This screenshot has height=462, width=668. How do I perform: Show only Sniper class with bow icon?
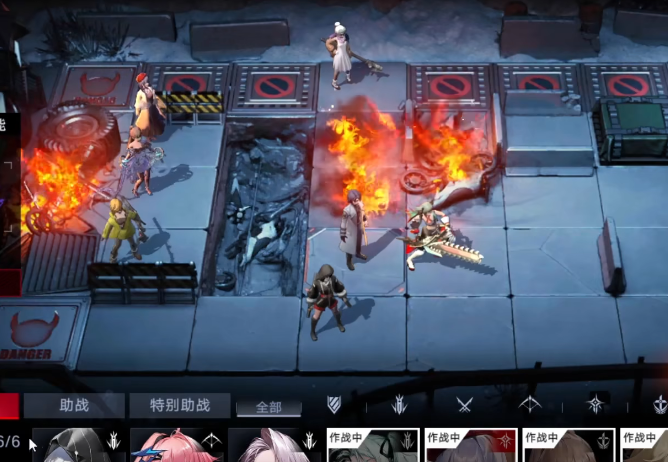click(529, 404)
